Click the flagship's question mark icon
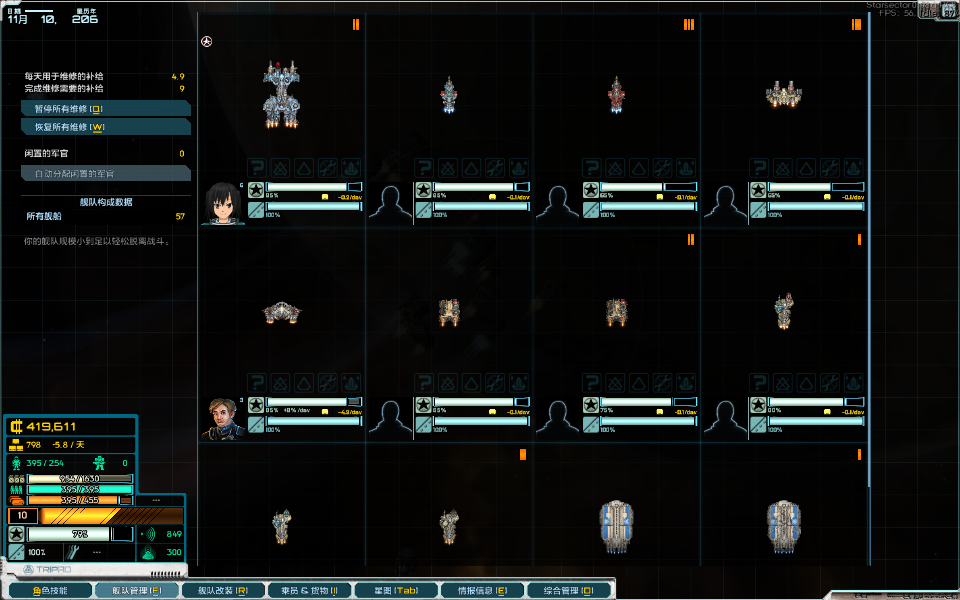Viewport: 960px width, 600px height. (x=256, y=168)
